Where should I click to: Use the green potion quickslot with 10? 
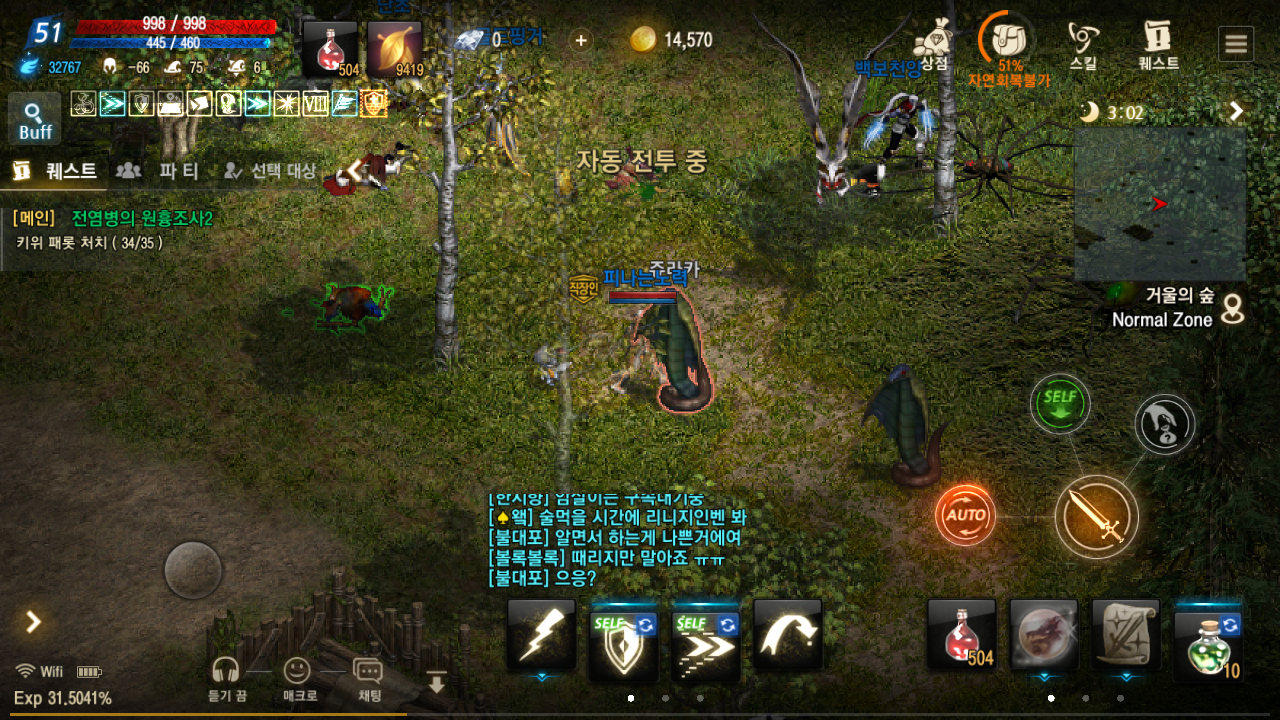click(x=1208, y=634)
